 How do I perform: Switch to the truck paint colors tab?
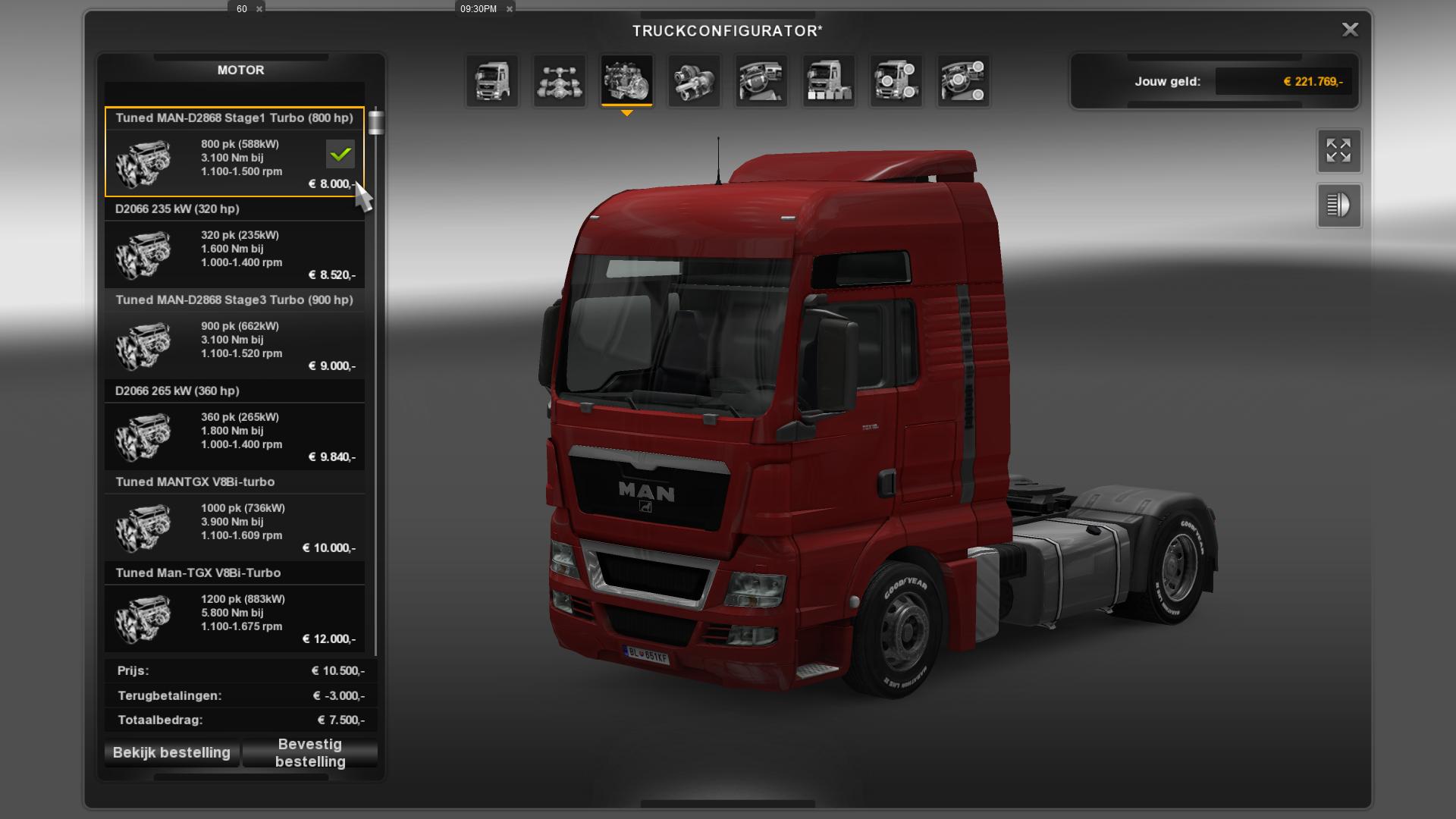829,80
